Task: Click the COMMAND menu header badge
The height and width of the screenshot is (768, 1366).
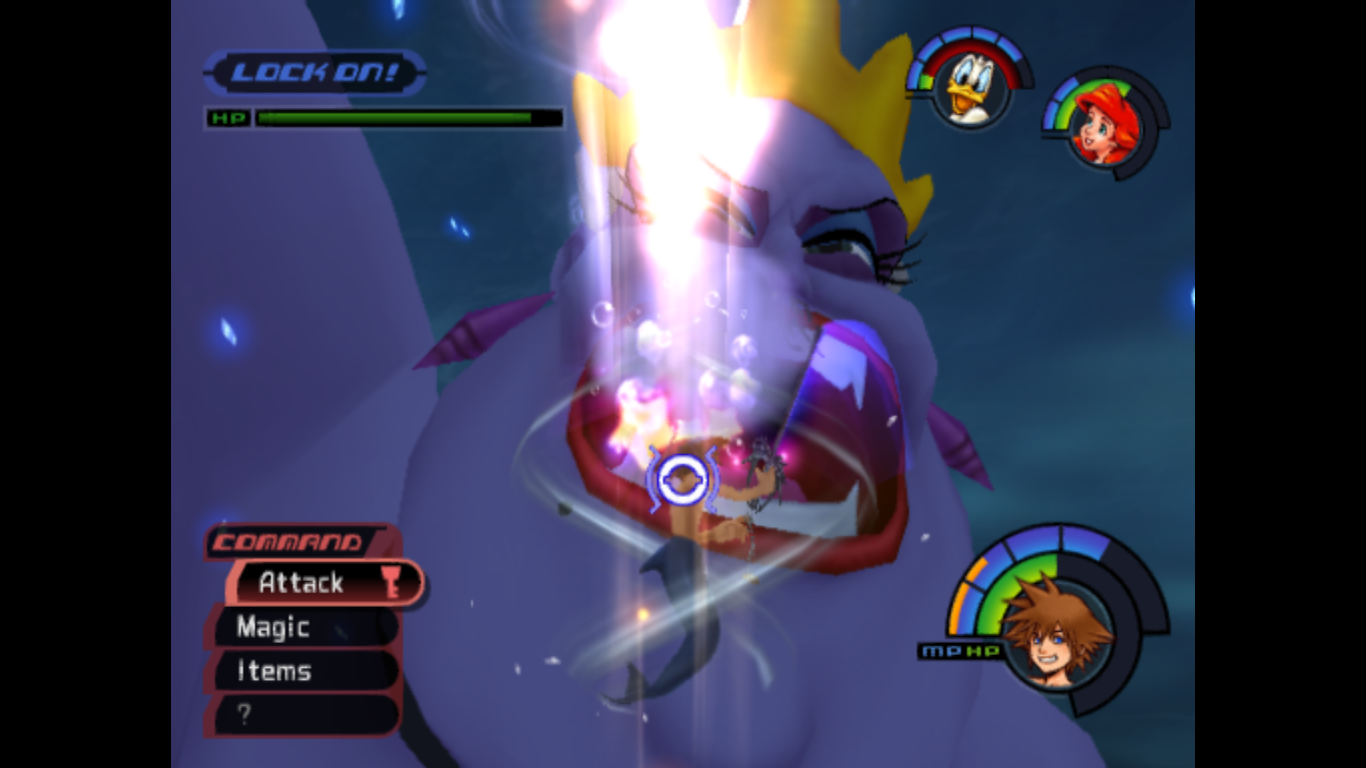Action: tap(290, 543)
